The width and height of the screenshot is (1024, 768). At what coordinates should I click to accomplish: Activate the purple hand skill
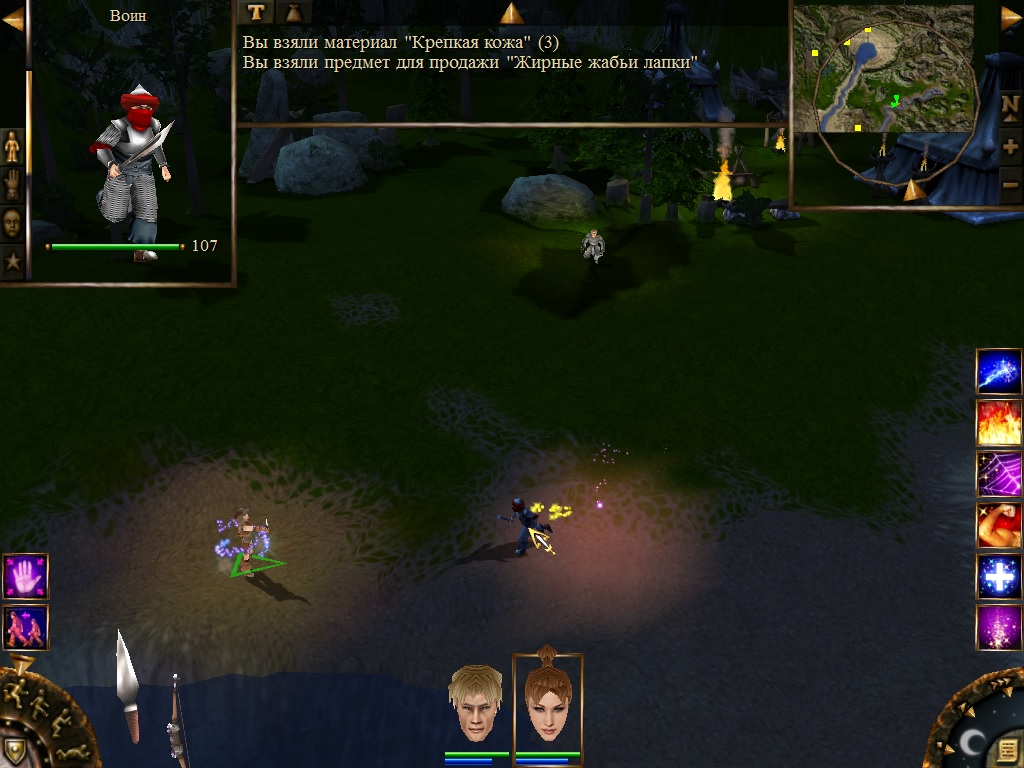pos(25,576)
